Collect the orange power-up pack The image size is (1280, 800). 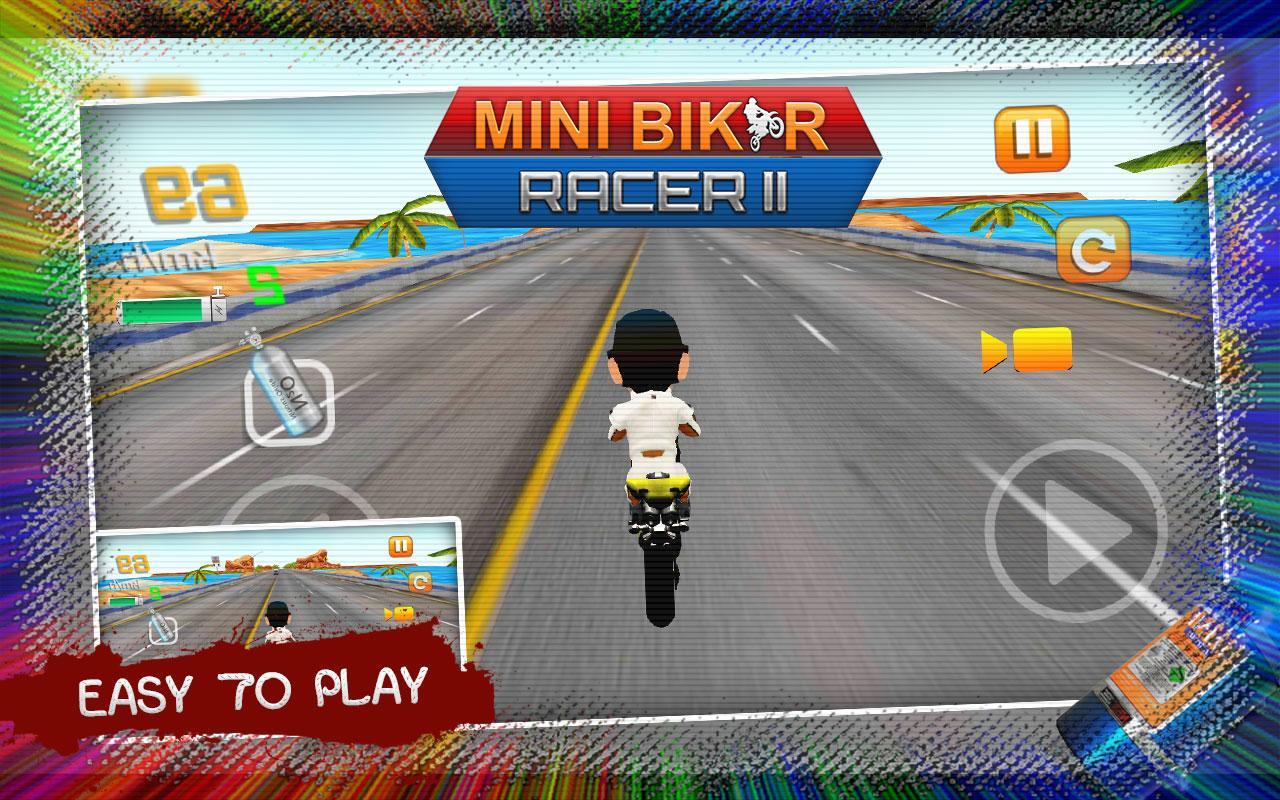point(1152,672)
